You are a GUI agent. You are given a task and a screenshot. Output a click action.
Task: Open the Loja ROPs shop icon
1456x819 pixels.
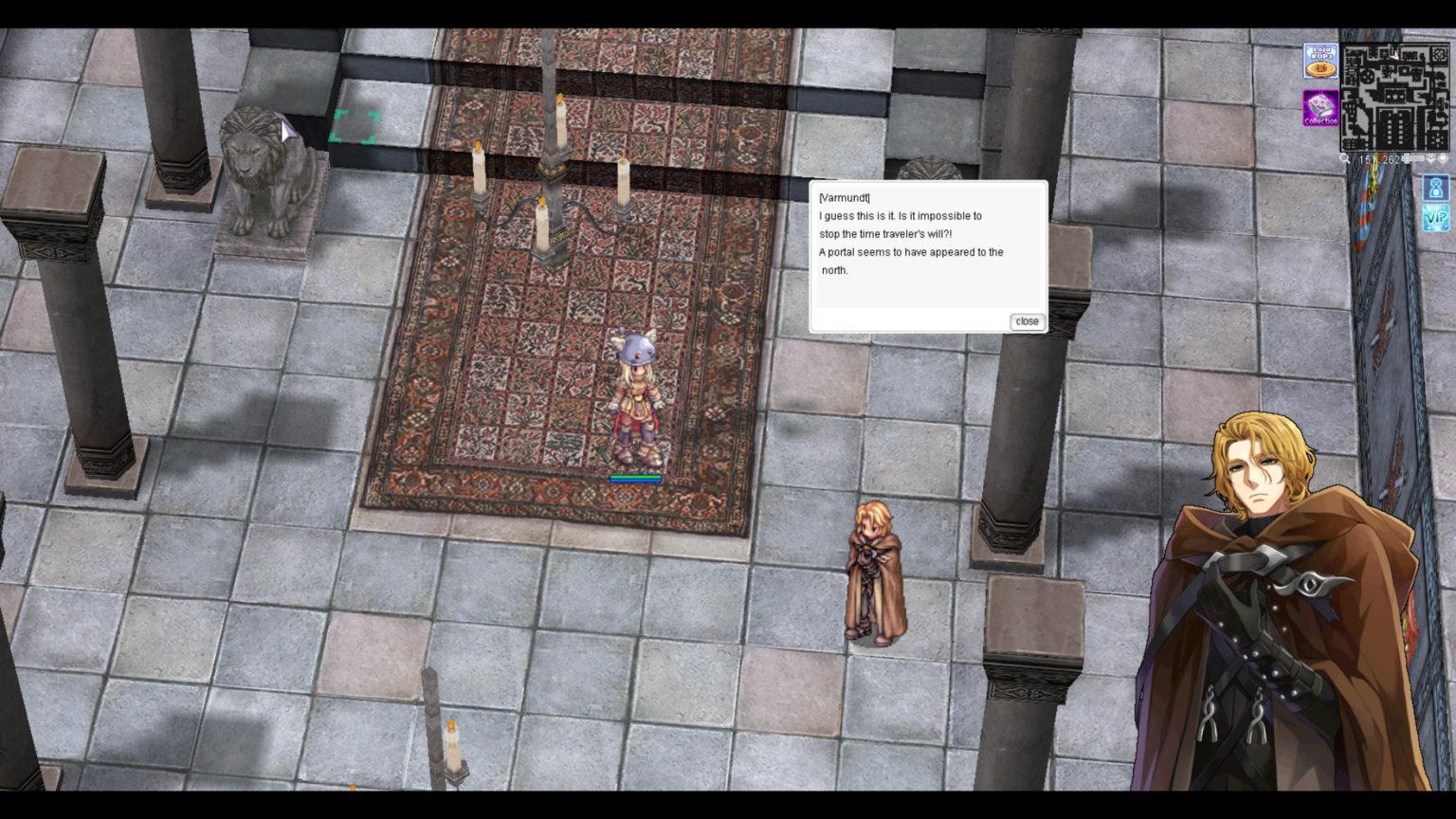pos(1320,62)
